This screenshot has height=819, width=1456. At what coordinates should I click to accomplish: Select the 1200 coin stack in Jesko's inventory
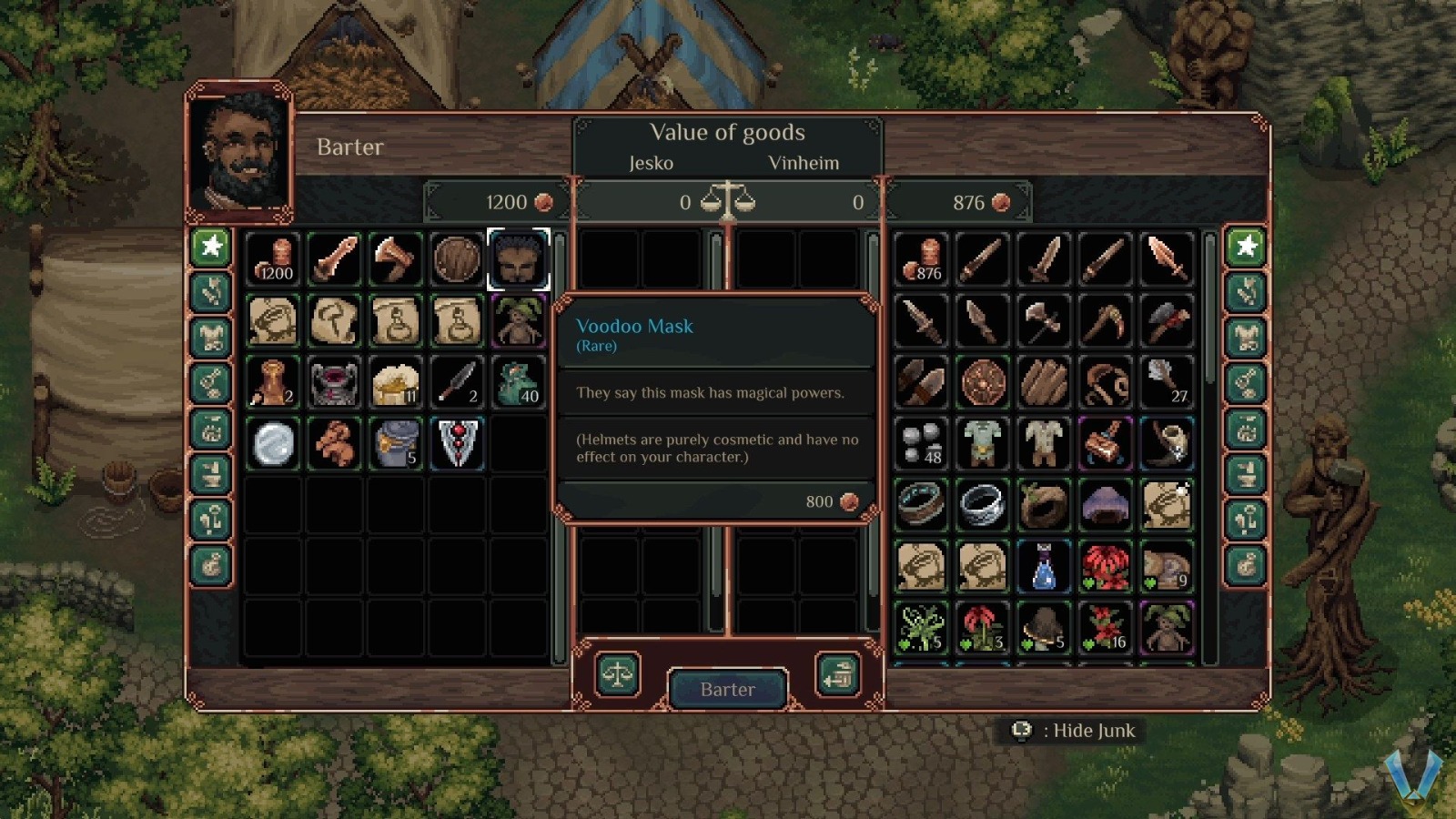tap(273, 258)
